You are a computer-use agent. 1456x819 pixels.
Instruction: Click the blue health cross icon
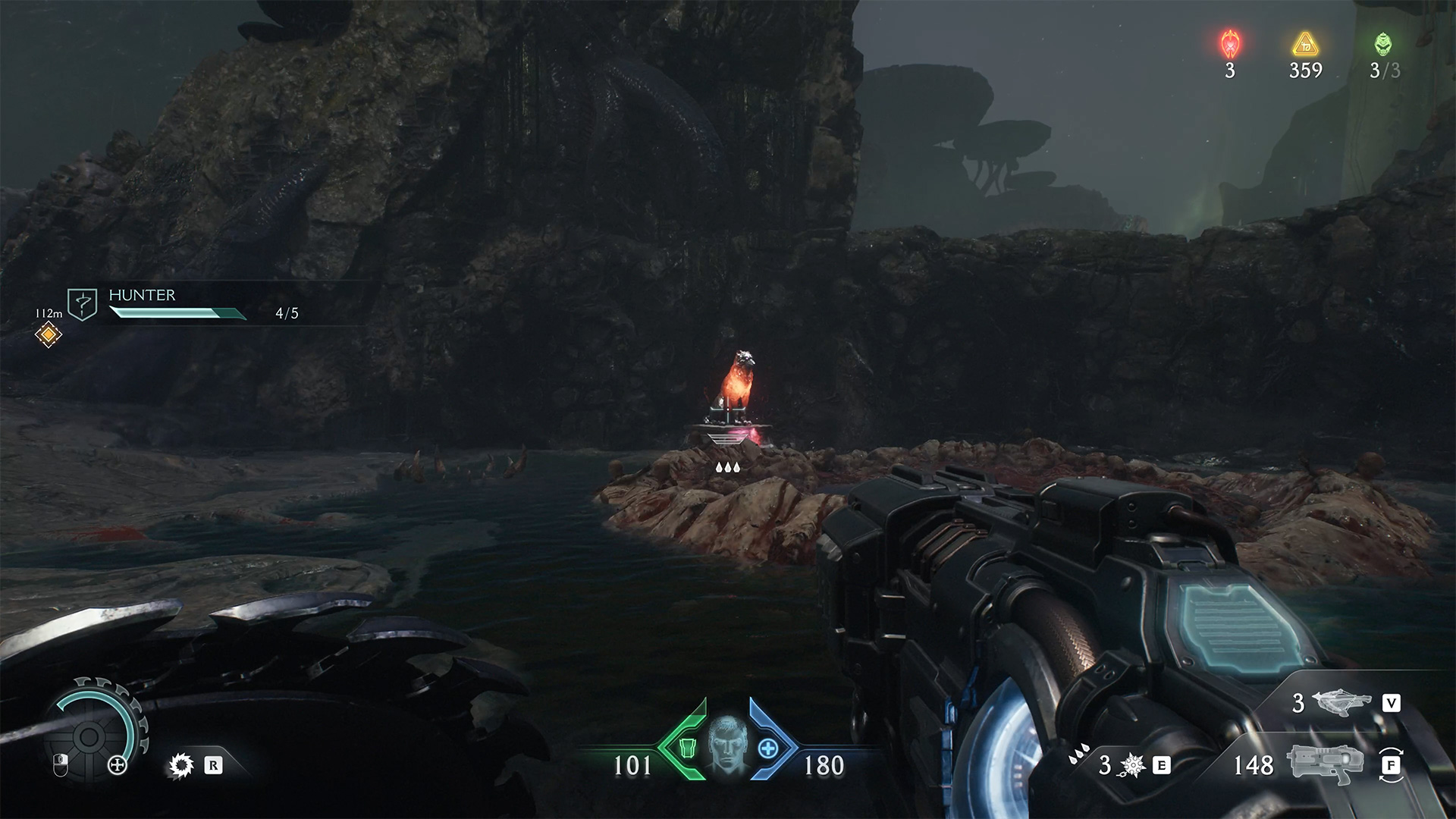[x=767, y=748]
